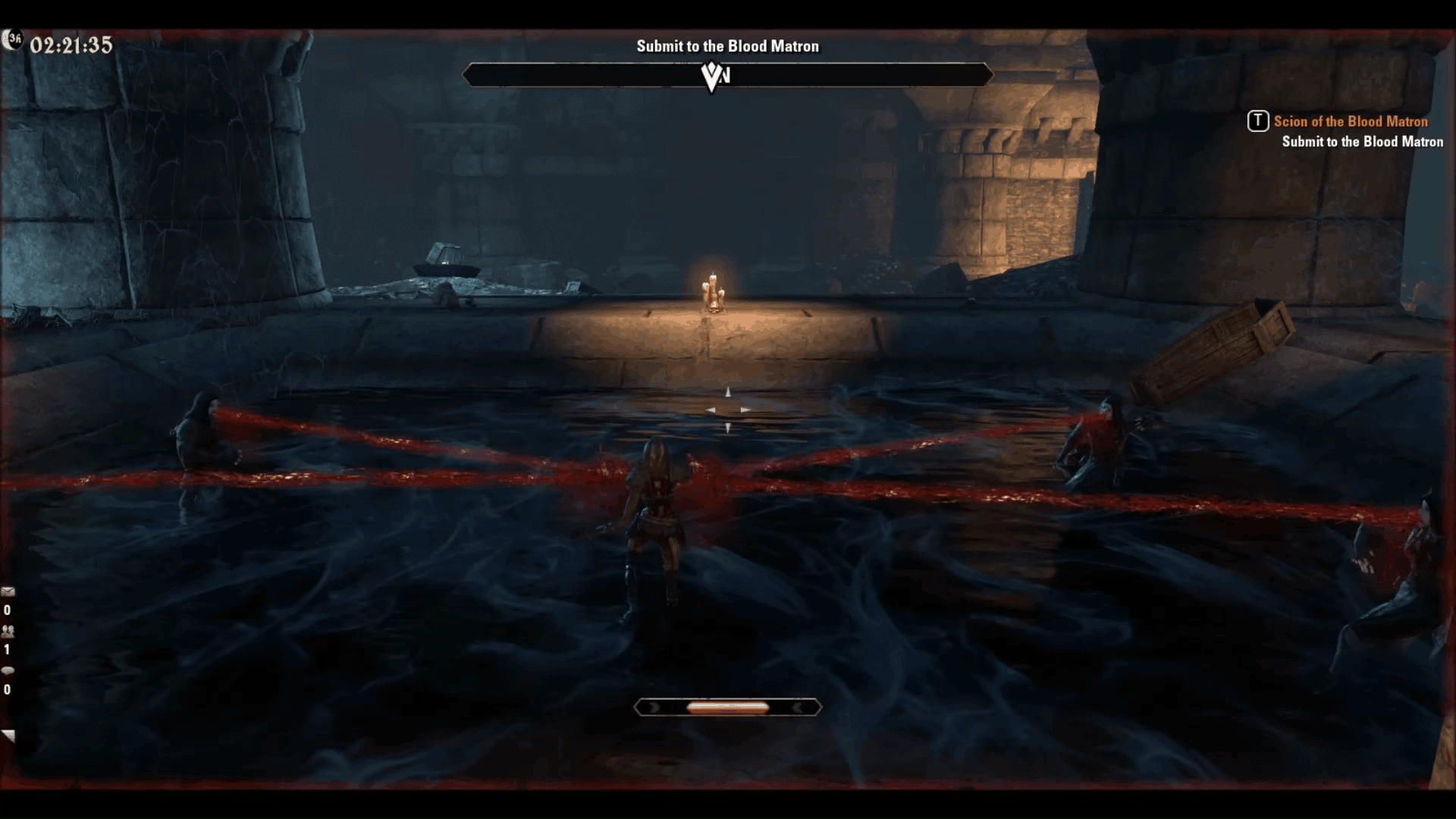The image size is (1456, 819).
Task: Open the chat bubble icon
Action: (8, 670)
